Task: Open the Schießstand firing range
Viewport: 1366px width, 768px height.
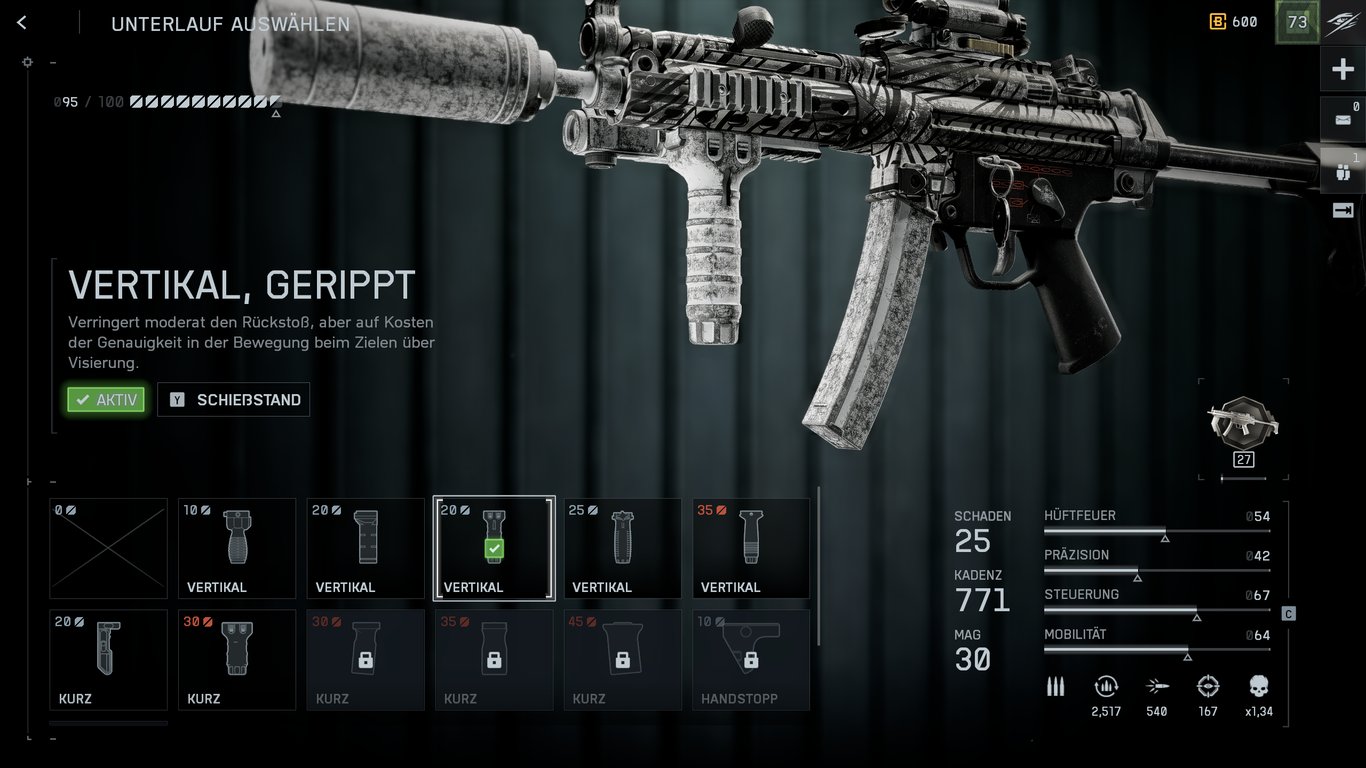Action: 234,400
